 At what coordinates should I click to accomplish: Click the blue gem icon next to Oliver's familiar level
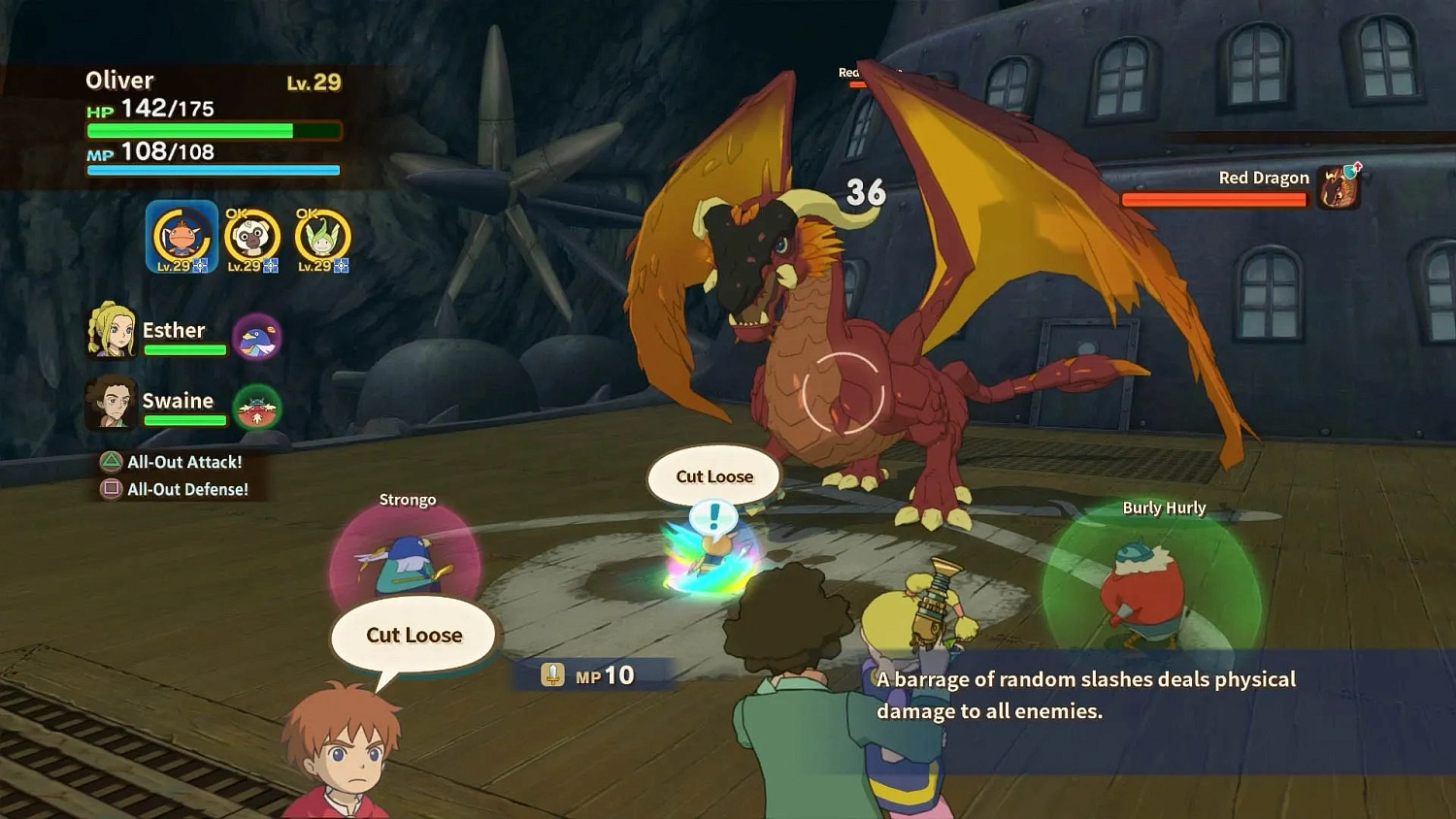coord(201,266)
